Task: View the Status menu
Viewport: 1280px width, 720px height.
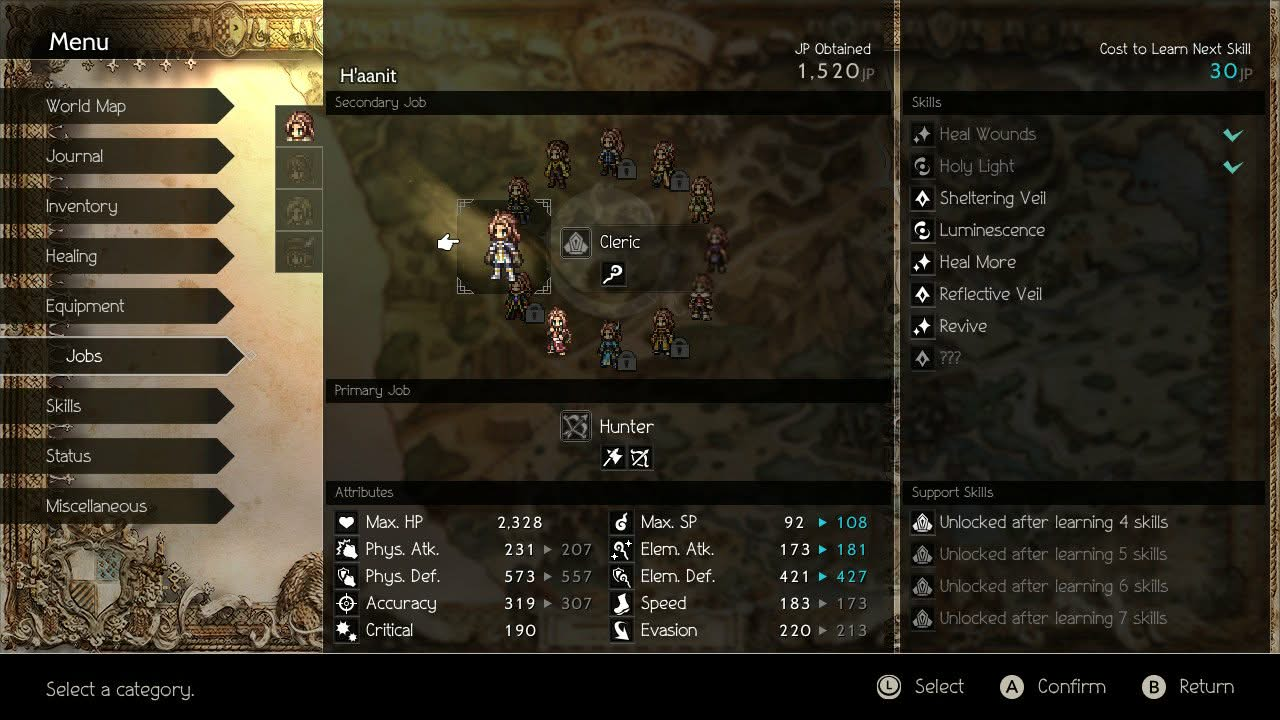Action: 68,456
